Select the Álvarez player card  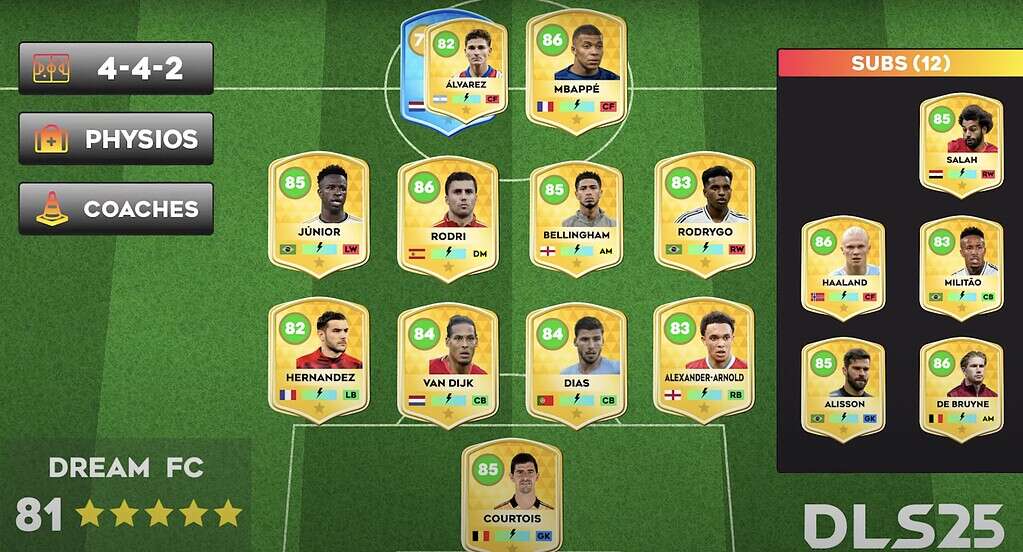point(466,70)
